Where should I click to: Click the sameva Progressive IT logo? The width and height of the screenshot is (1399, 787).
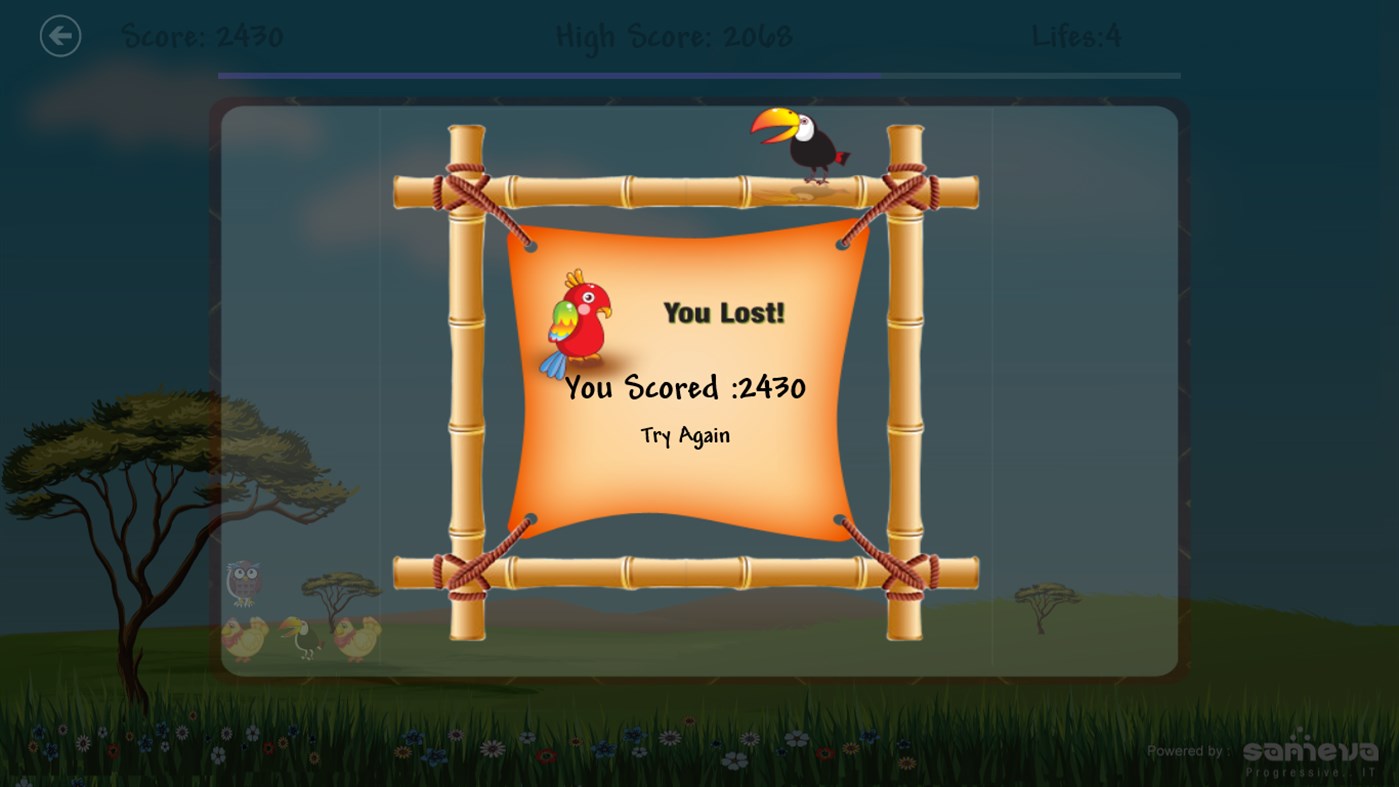click(x=1312, y=757)
